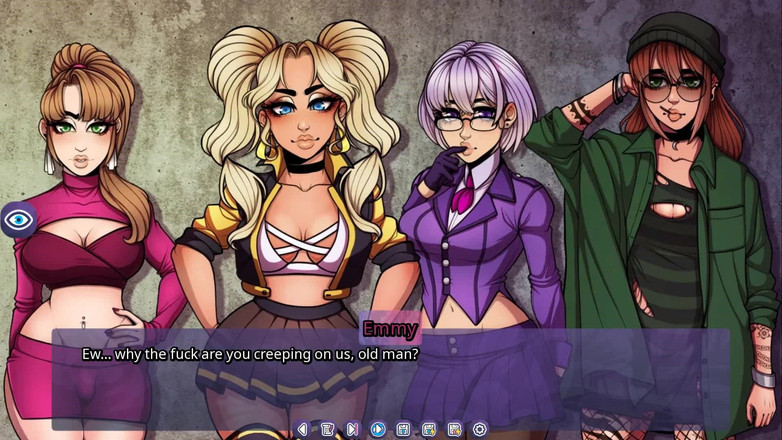The height and width of the screenshot is (440, 782).
Task: Advance Emmy's dialogue text box
Action: coord(390,375)
